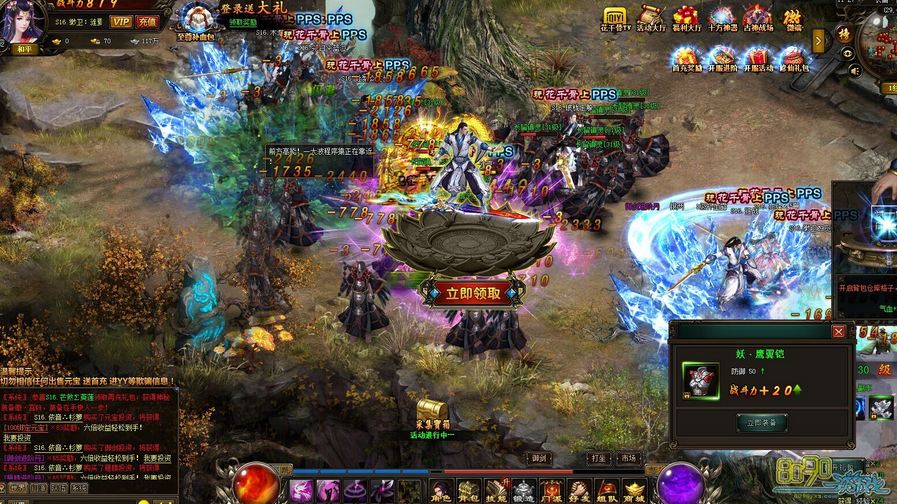Open the 花千骨TV icon
The width and height of the screenshot is (897, 504).
(613, 17)
